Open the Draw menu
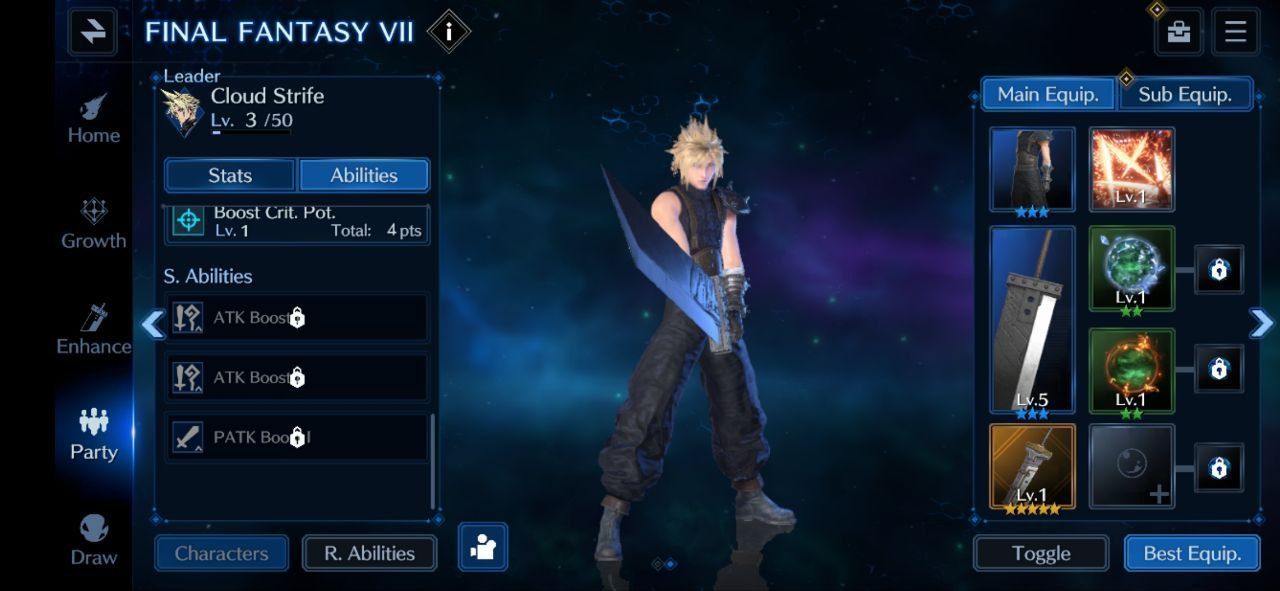 point(94,541)
